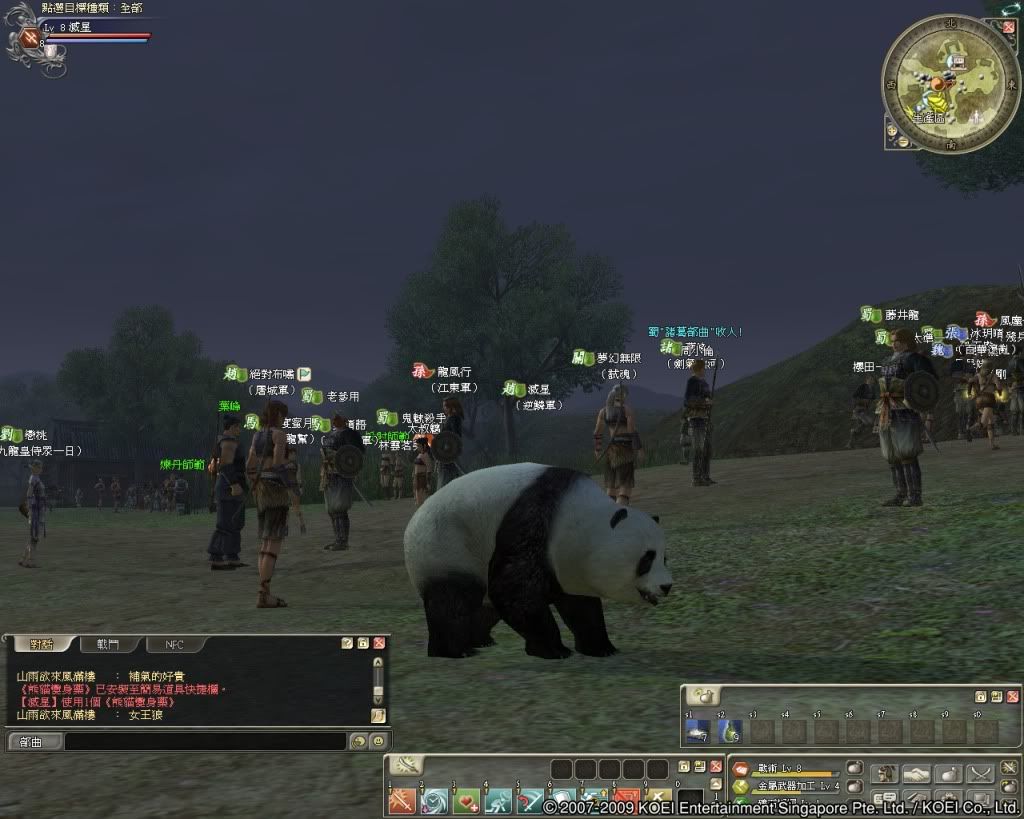Trigger the running figure skill icon

[498, 801]
